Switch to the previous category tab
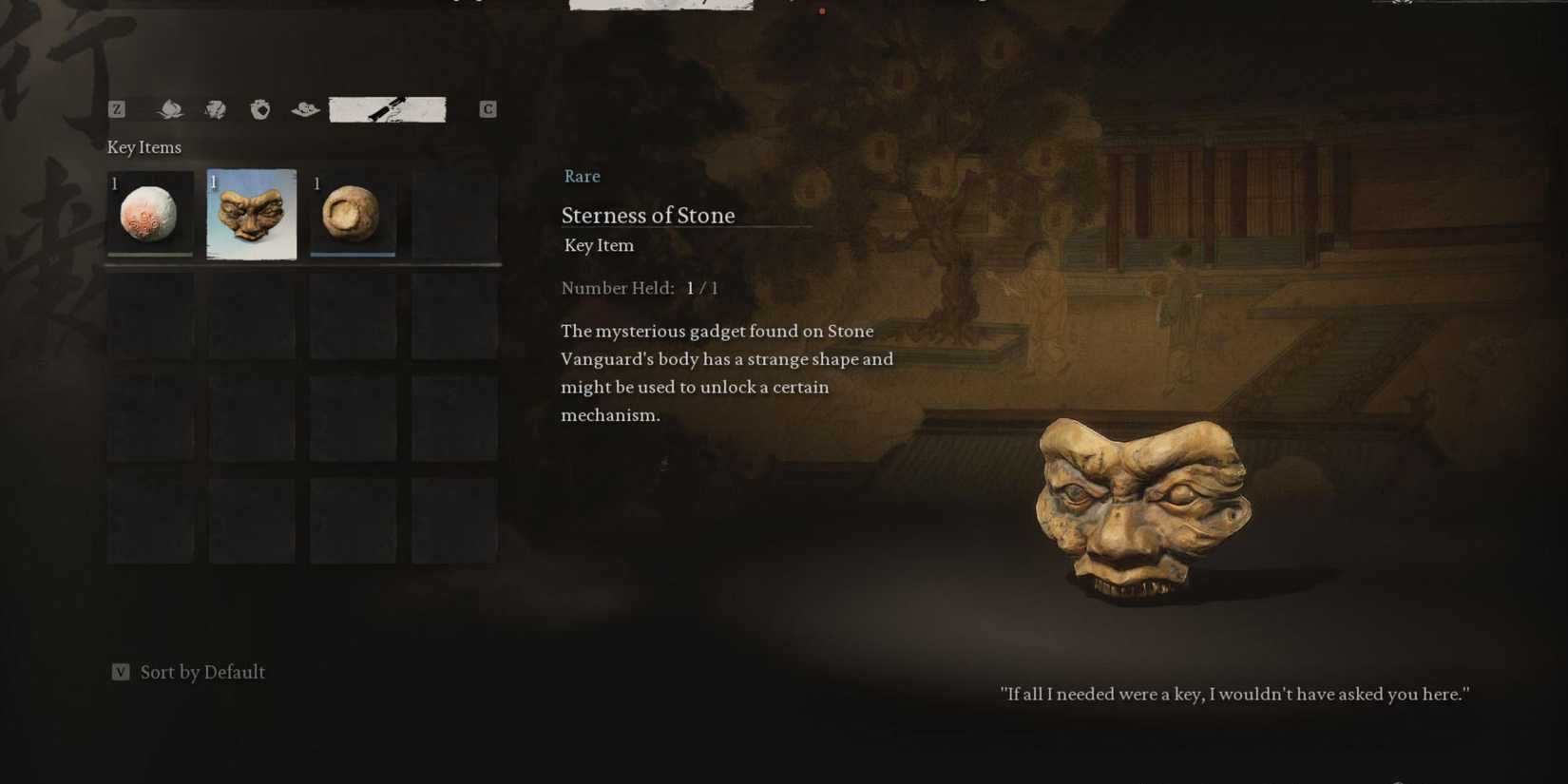Screen dimensions: 1568x784 click(x=116, y=108)
